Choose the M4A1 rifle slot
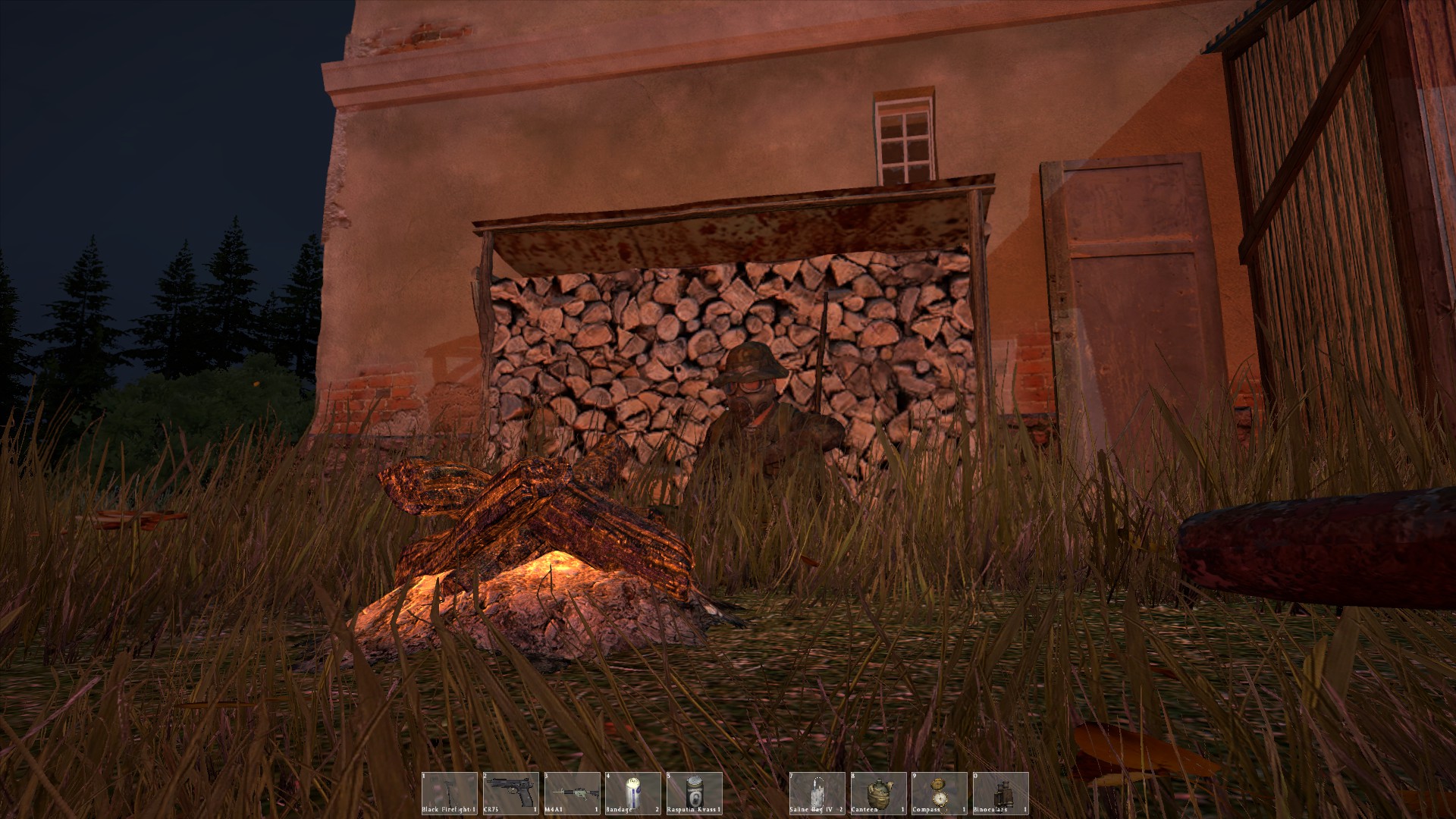Screen dimensions: 1456x819 (573, 793)
